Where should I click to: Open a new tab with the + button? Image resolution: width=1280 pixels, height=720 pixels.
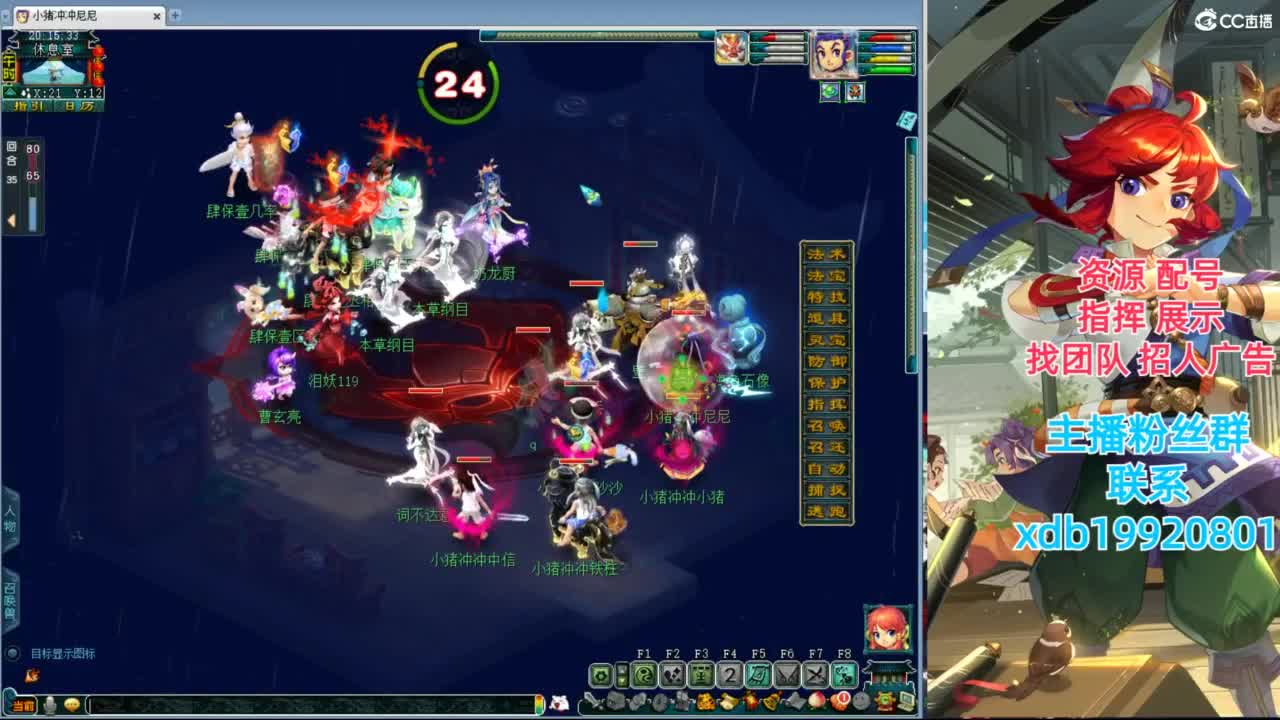[176, 16]
